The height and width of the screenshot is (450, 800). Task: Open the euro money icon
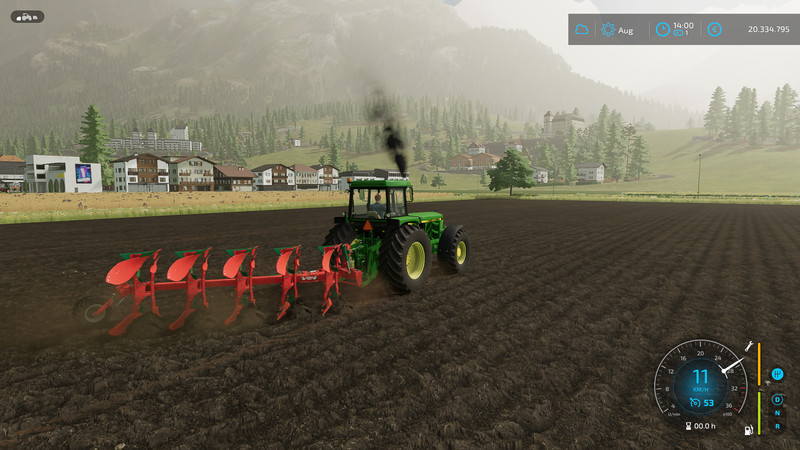[714, 30]
